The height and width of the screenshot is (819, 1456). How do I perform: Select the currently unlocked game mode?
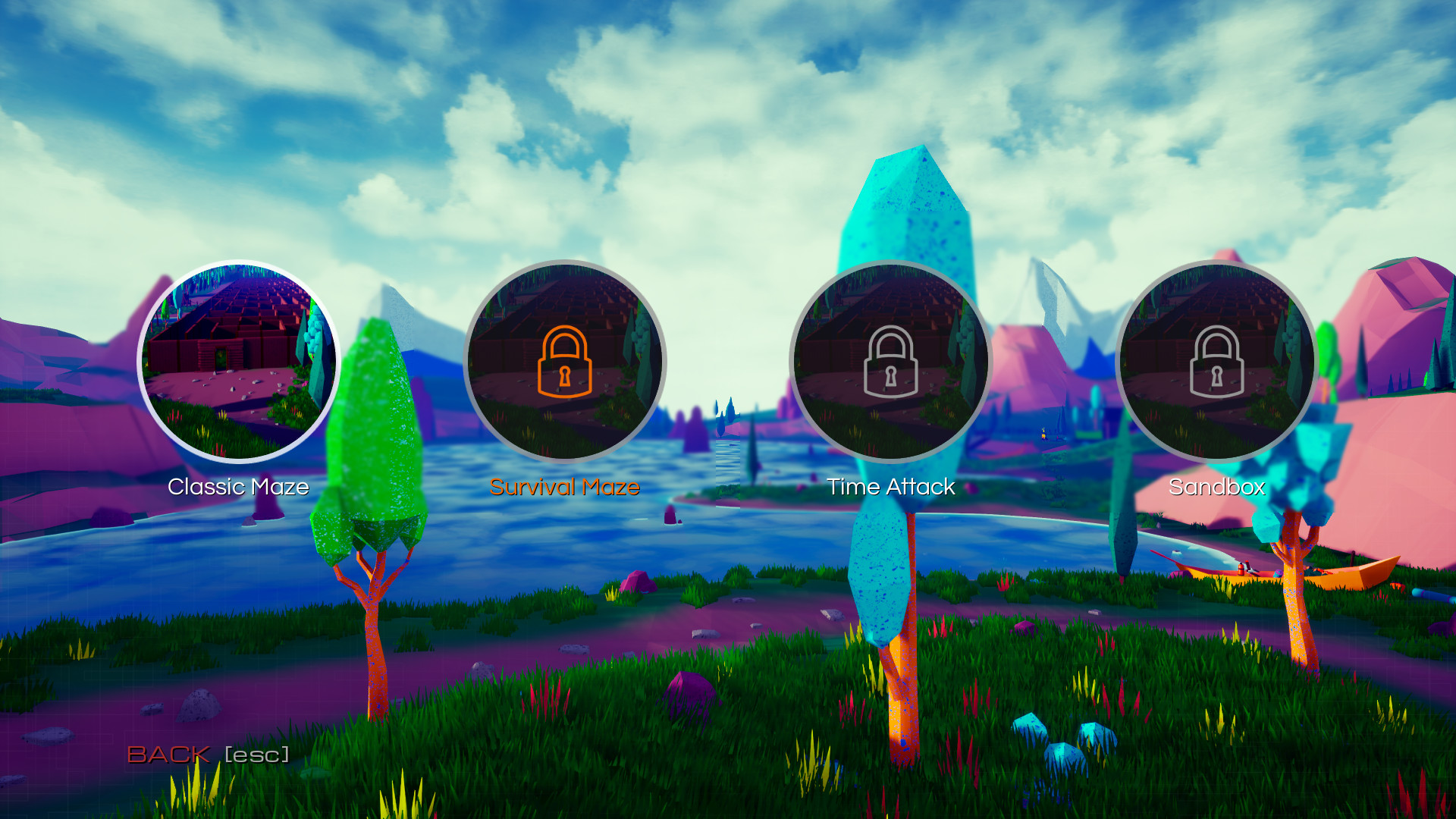238,362
